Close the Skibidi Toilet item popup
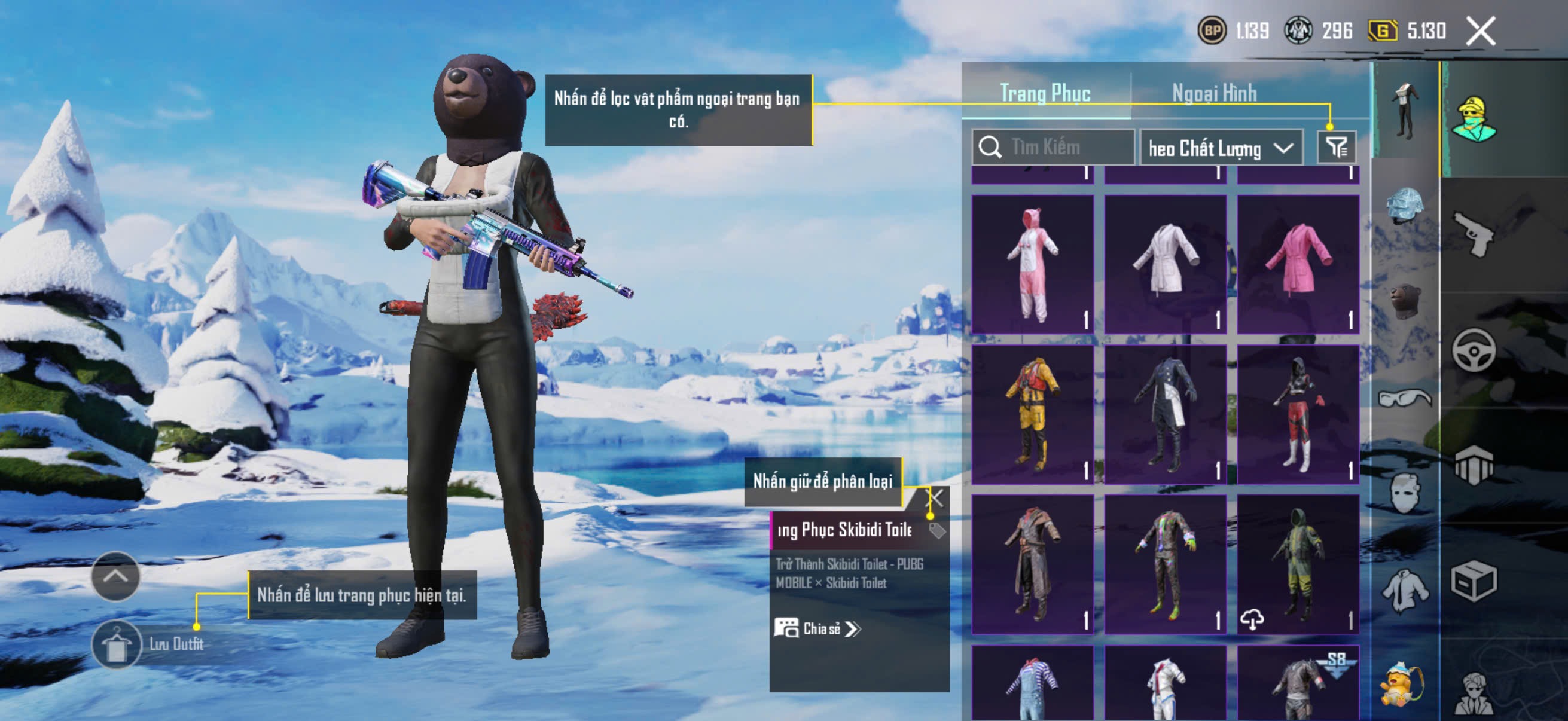1568x721 pixels. 935,499
